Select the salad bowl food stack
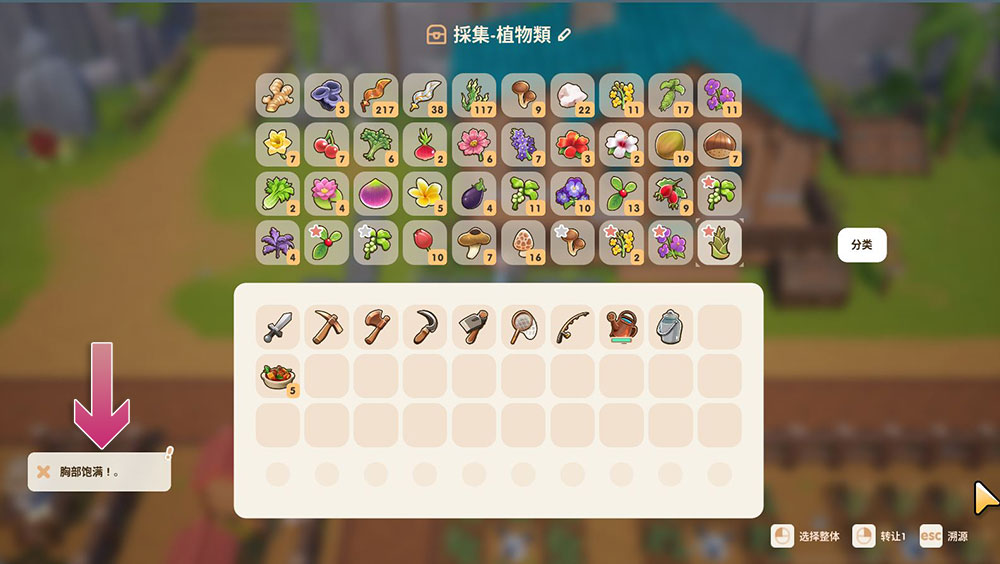The height and width of the screenshot is (564, 1000). click(278, 376)
